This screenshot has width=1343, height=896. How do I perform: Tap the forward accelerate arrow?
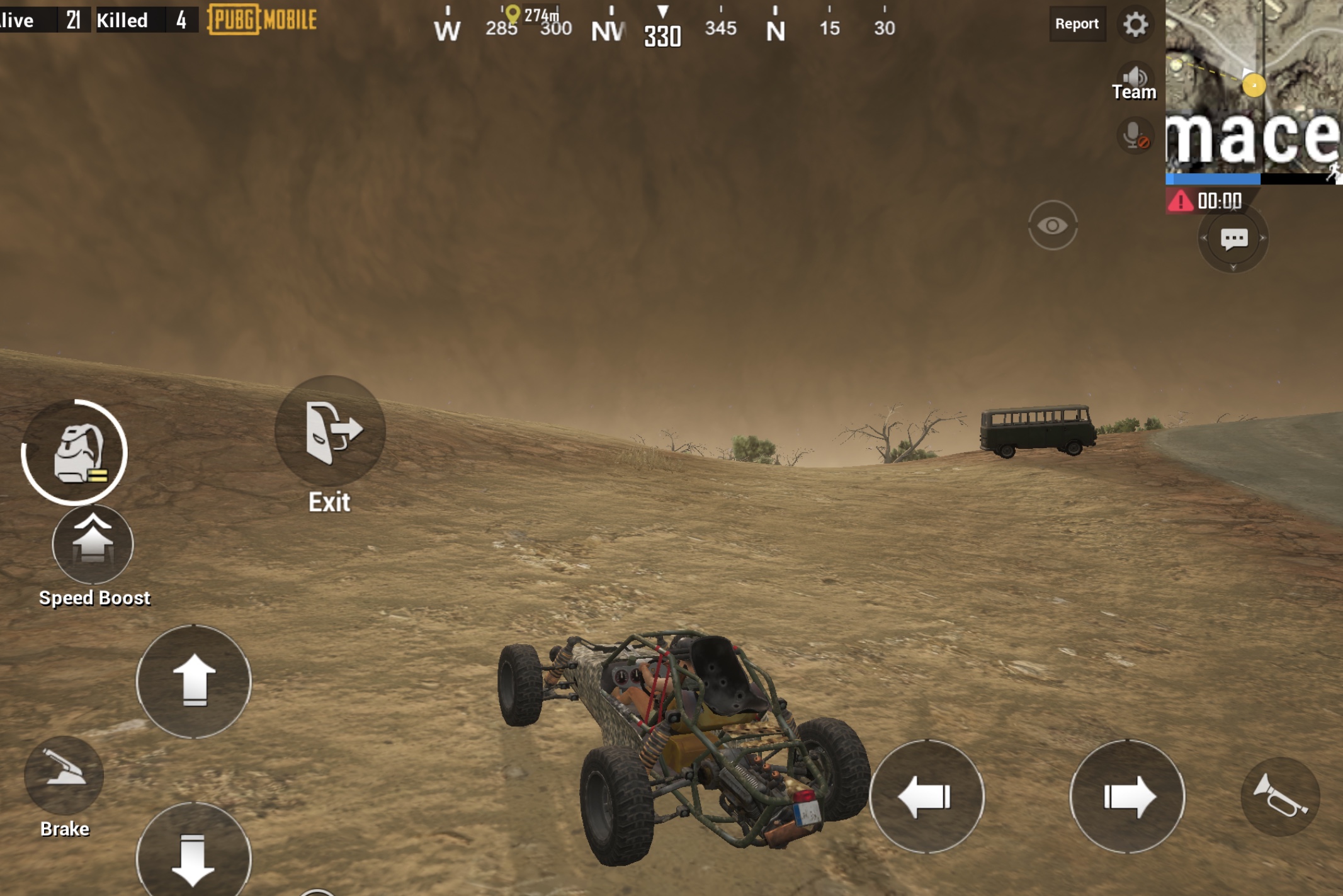coord(194,681)
